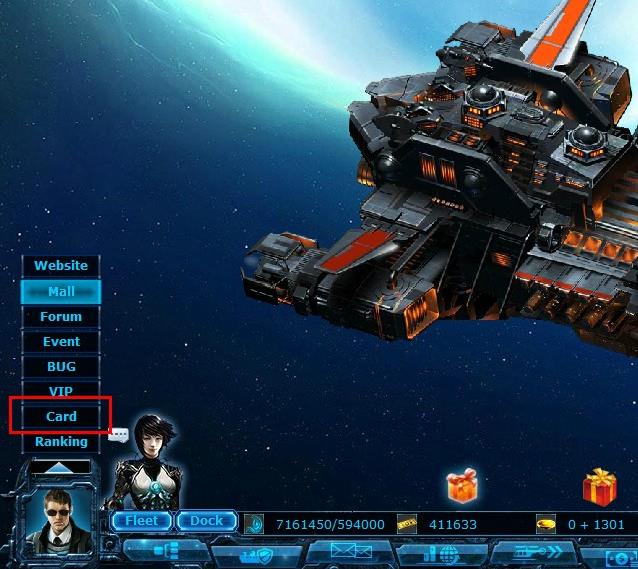Image resolution: width=638 pixels, height=569 pixels.
Task: Open the mail envelope button
Action: pos(347,553)
